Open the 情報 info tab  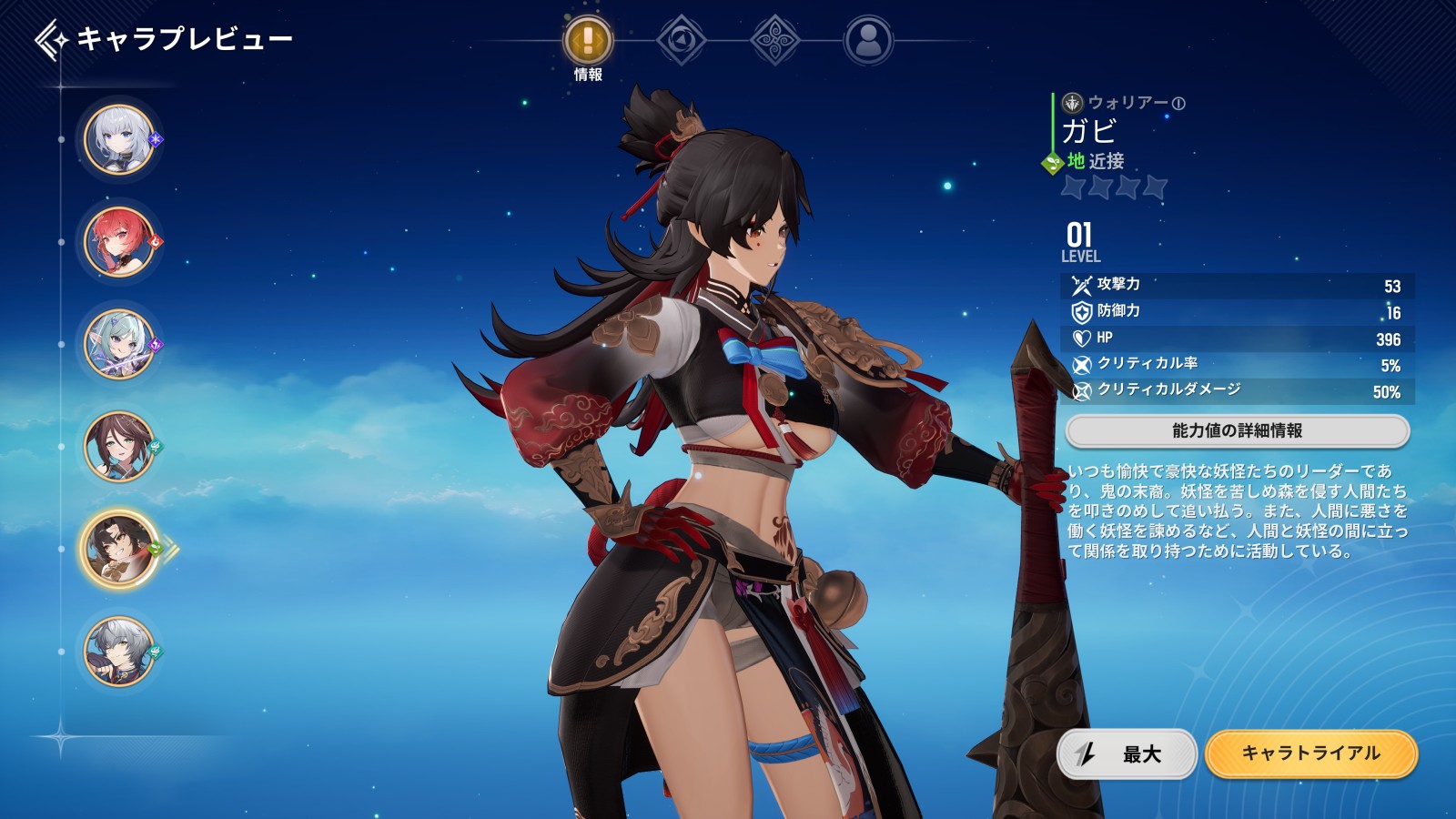(588, 41)
